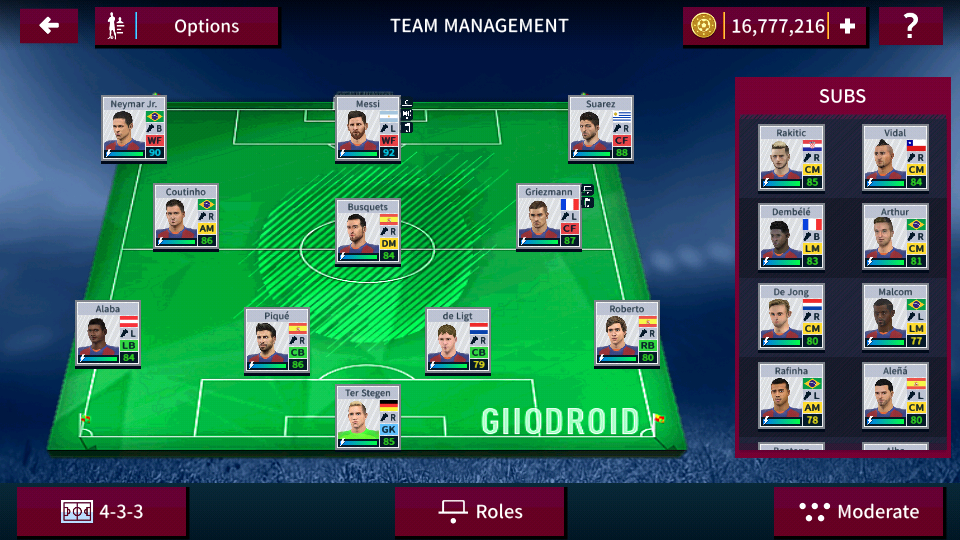Select the Messi player card

point(367,128)
